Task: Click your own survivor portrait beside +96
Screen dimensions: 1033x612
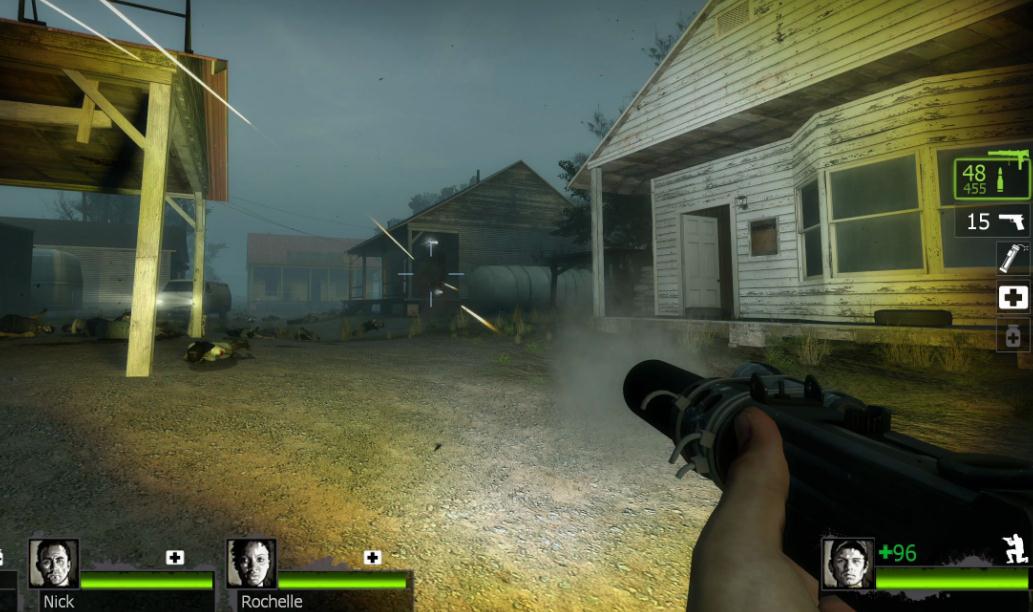Action: [847, 563]
